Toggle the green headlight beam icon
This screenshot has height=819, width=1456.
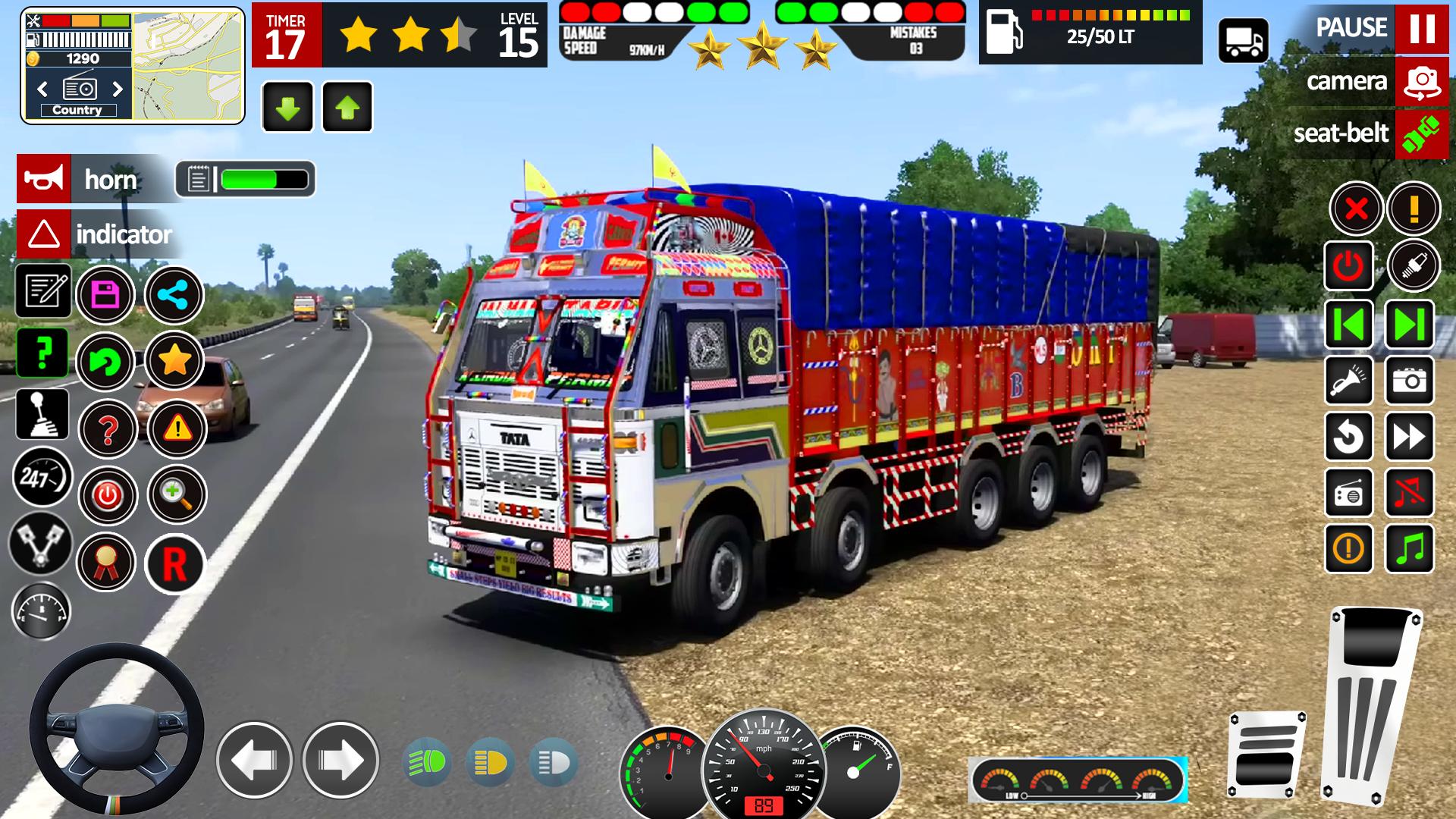pyautogui.click(x=428, y=763)
